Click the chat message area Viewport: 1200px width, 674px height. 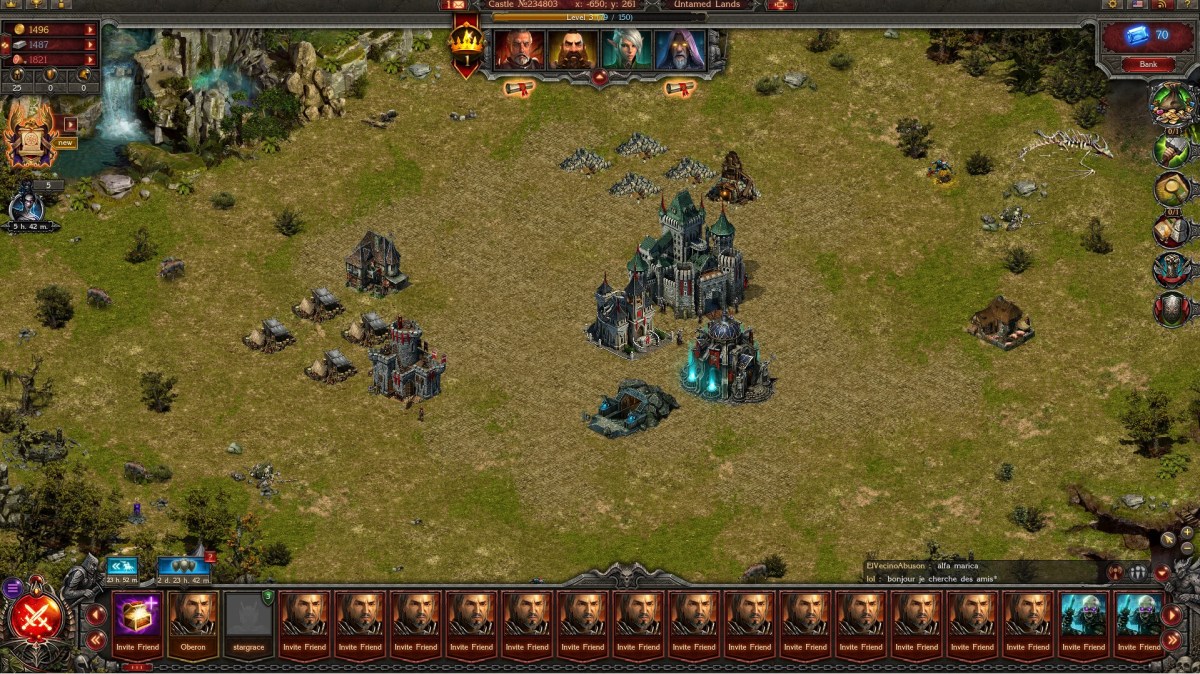pos(980,572)
